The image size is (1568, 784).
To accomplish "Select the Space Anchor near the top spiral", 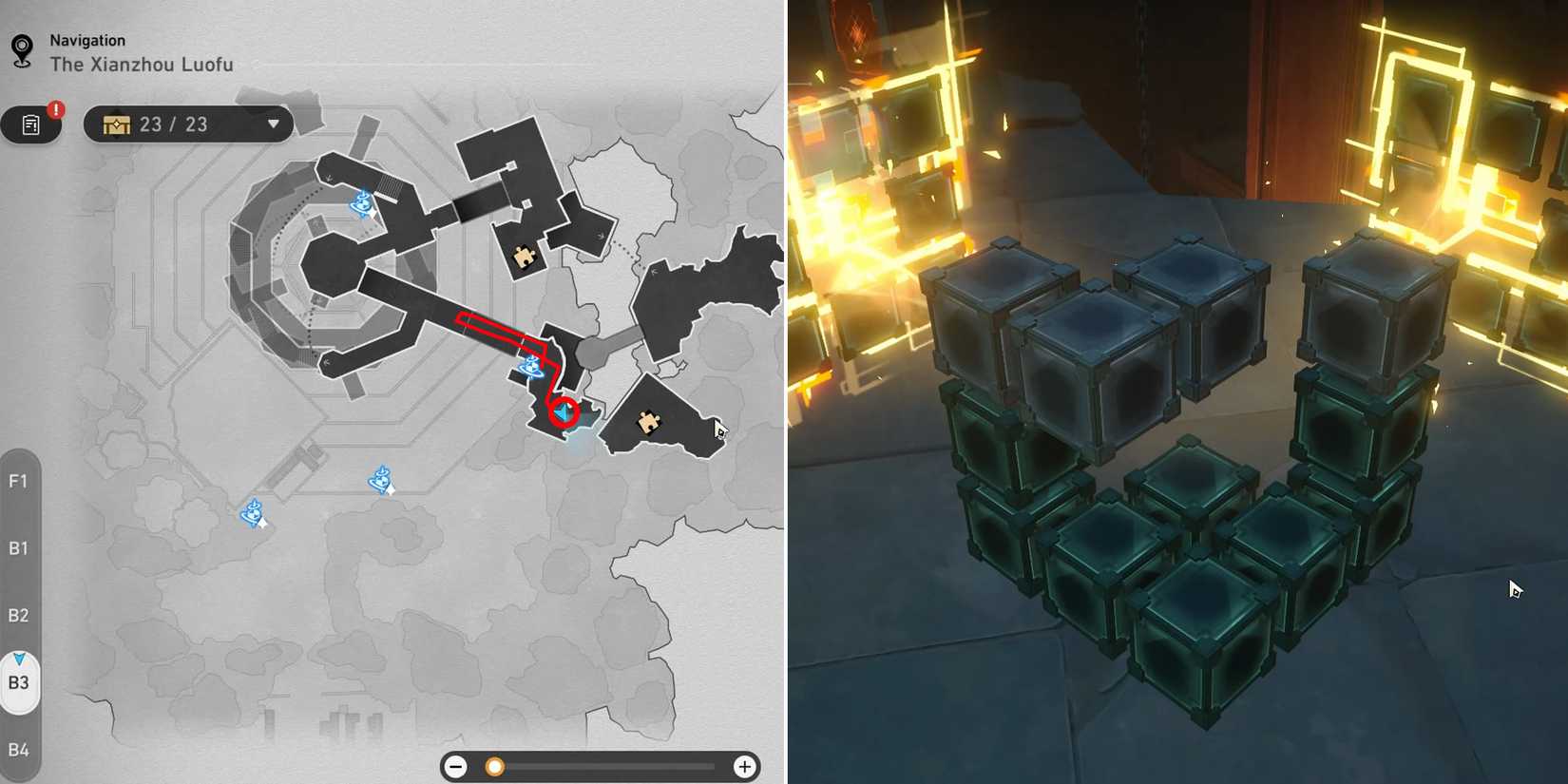I will tap(361, 202).
